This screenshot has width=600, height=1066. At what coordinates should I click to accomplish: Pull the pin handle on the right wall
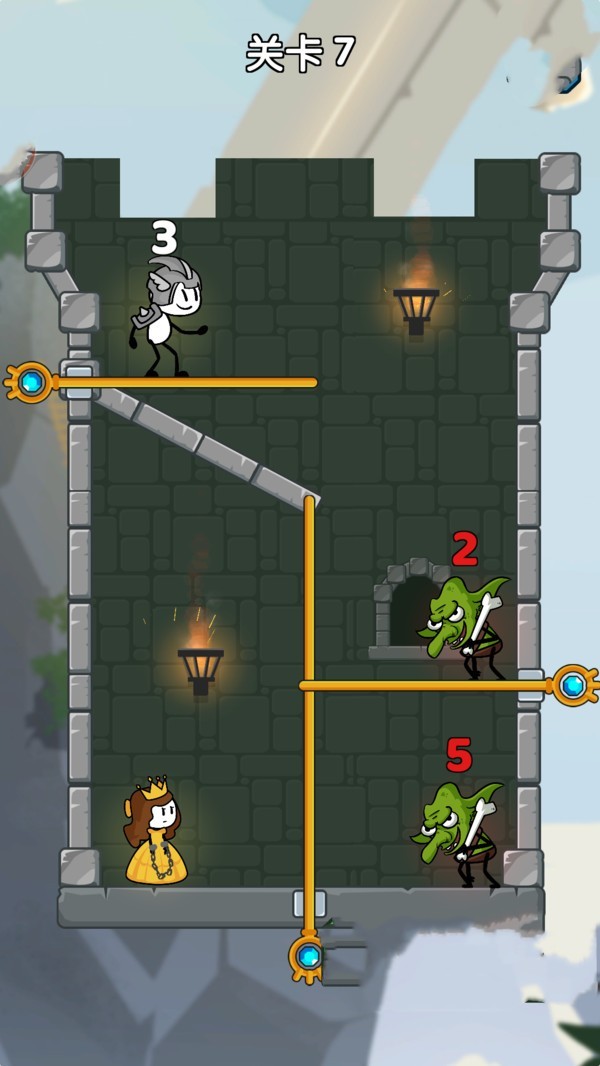572,685
